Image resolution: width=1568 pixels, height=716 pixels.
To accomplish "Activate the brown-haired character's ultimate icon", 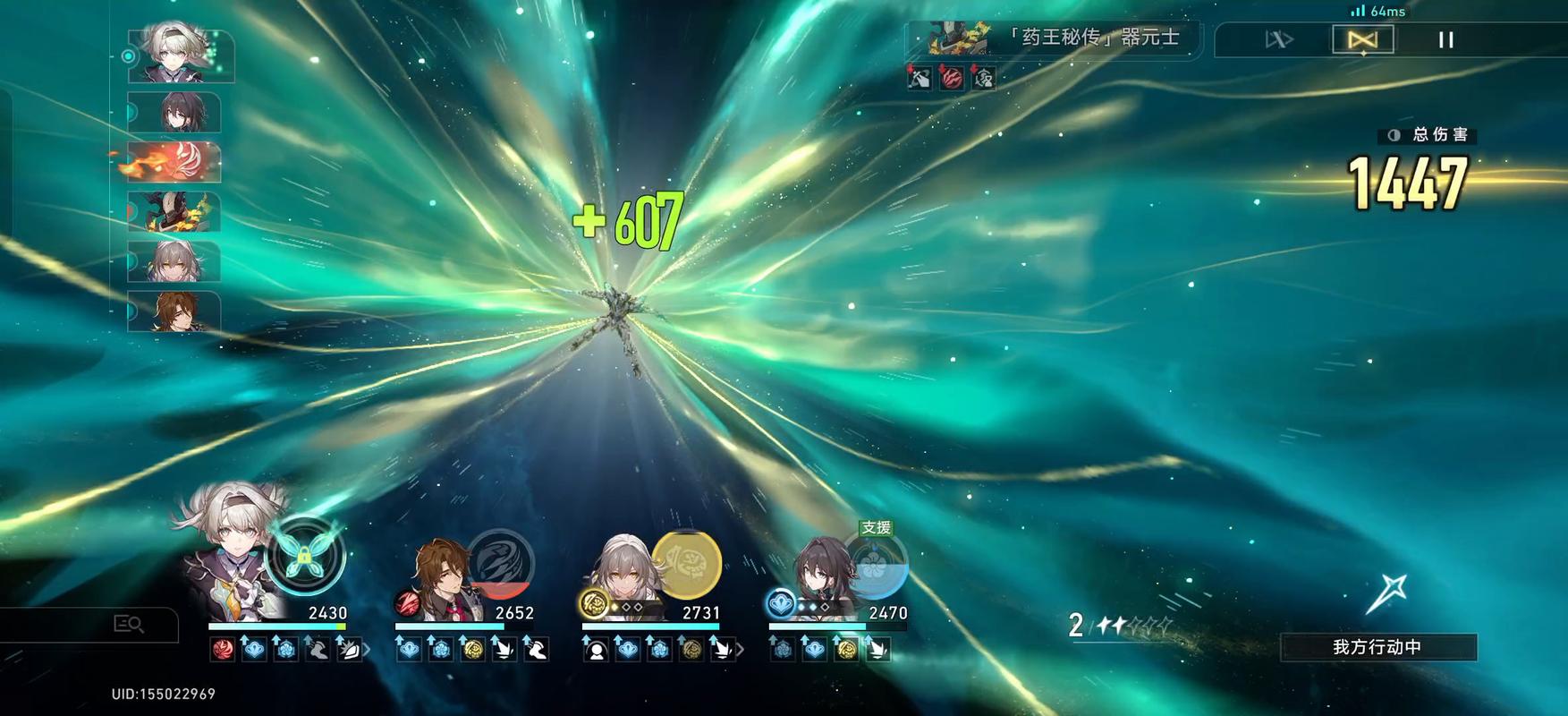I will click(x=500, y=564).
